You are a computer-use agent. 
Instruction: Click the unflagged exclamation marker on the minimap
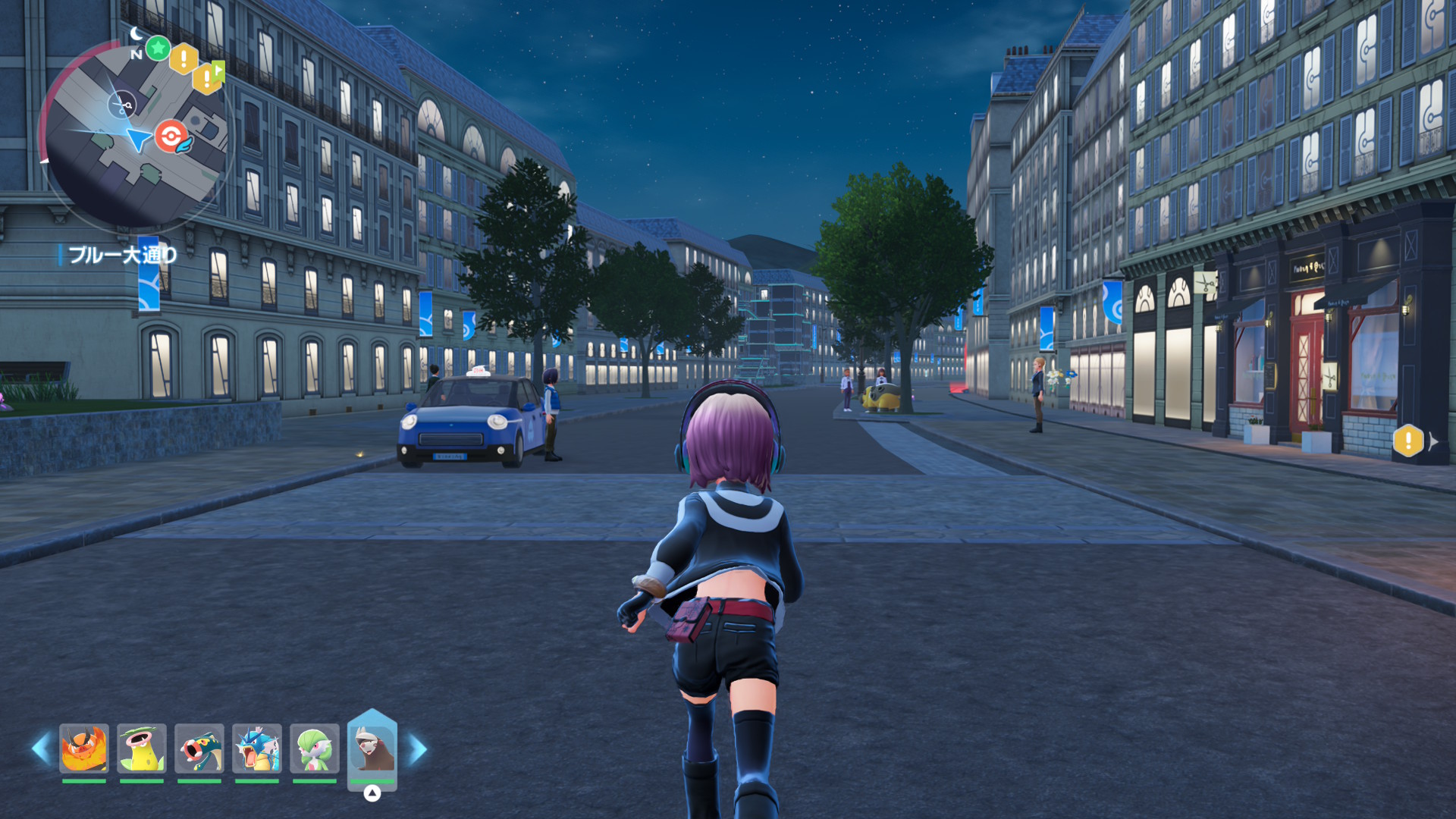point(184,58)
